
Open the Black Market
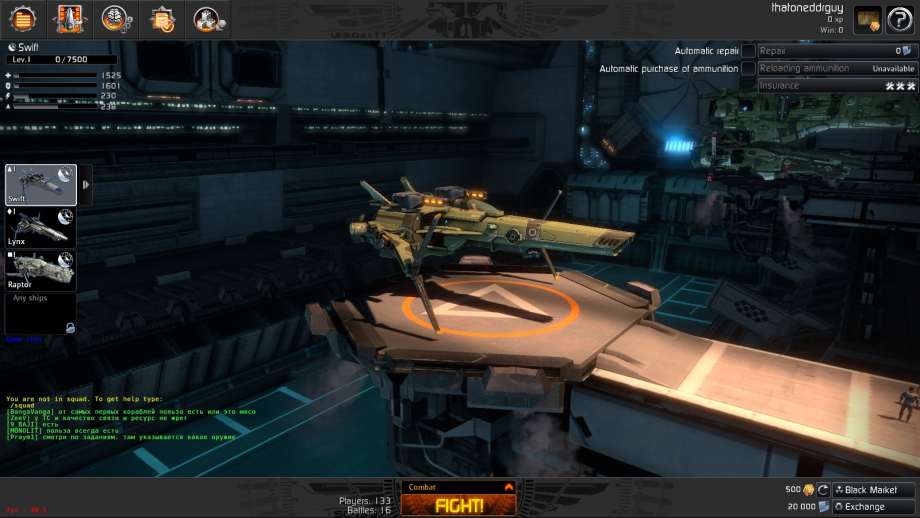coord(873,490)
